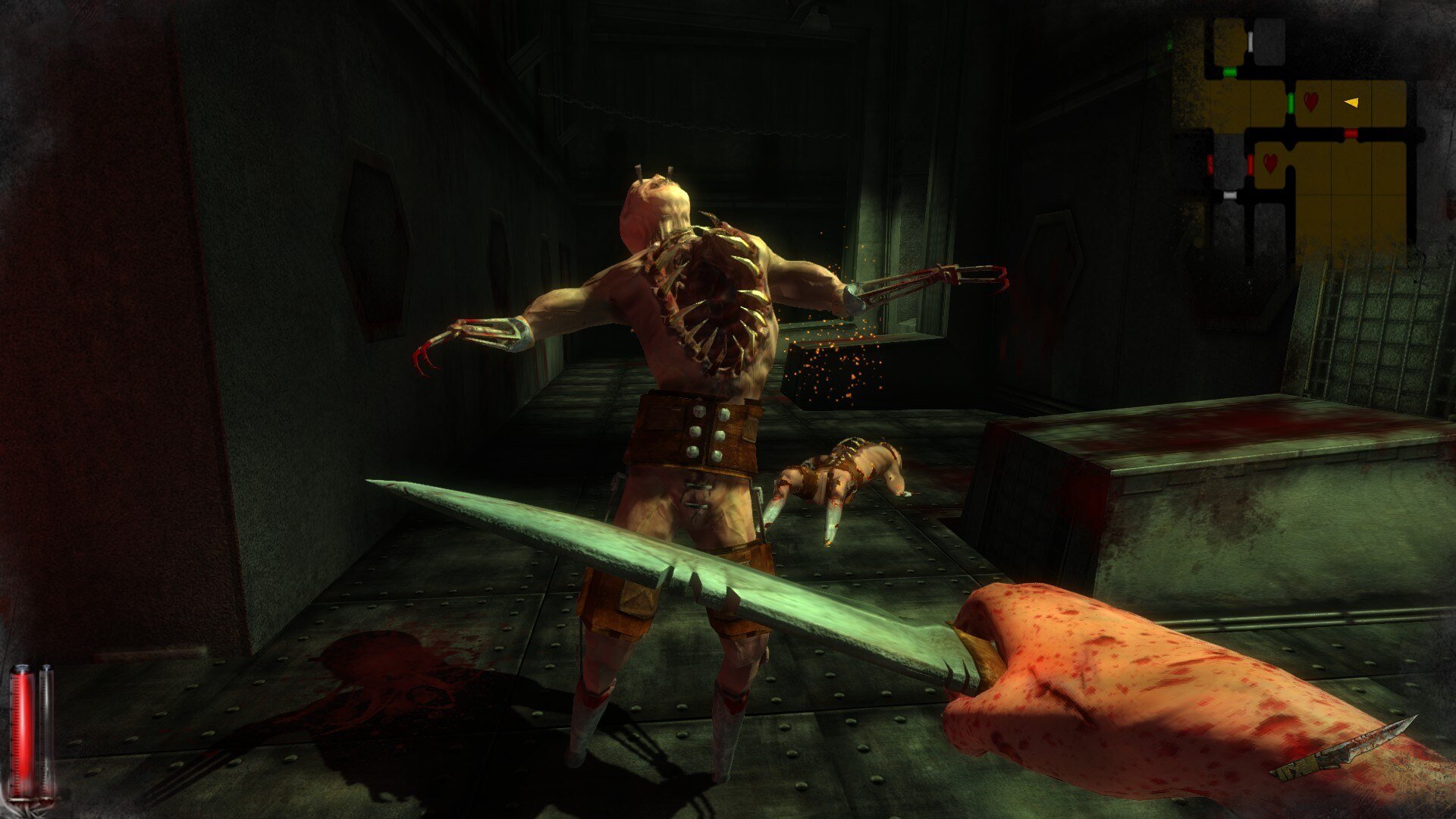The width and height of the screenshot is (1456, 819).
Task: Click the heart marker beside the yellow arrow
Action: [1310, 101]
